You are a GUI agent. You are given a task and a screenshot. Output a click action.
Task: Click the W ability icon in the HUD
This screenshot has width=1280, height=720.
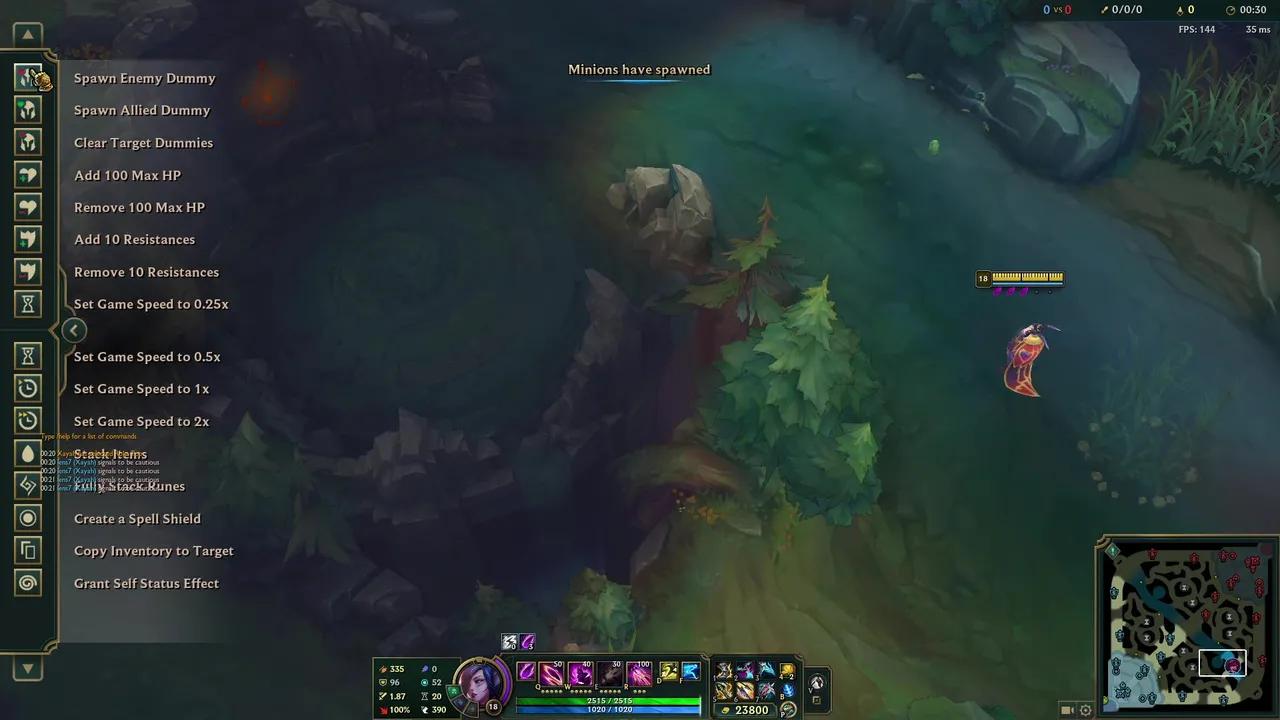pos(581,673)
